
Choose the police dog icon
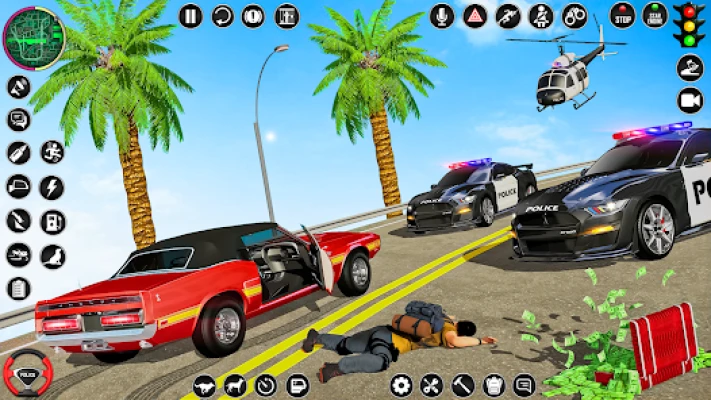click(x=235, y=384)
